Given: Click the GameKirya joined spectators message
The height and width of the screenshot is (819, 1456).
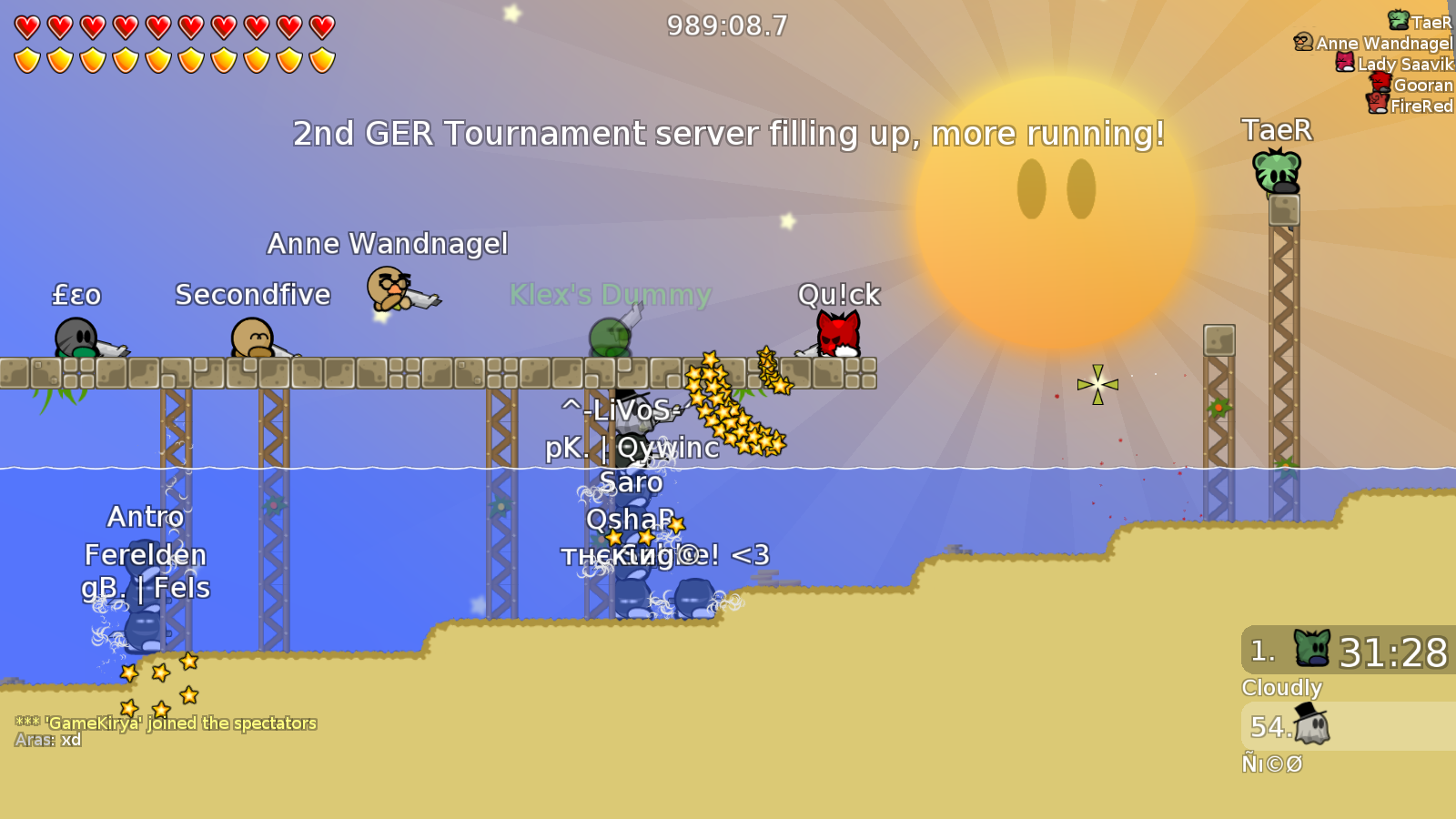Looking at the screenshot, I should [x=166, y=723].
